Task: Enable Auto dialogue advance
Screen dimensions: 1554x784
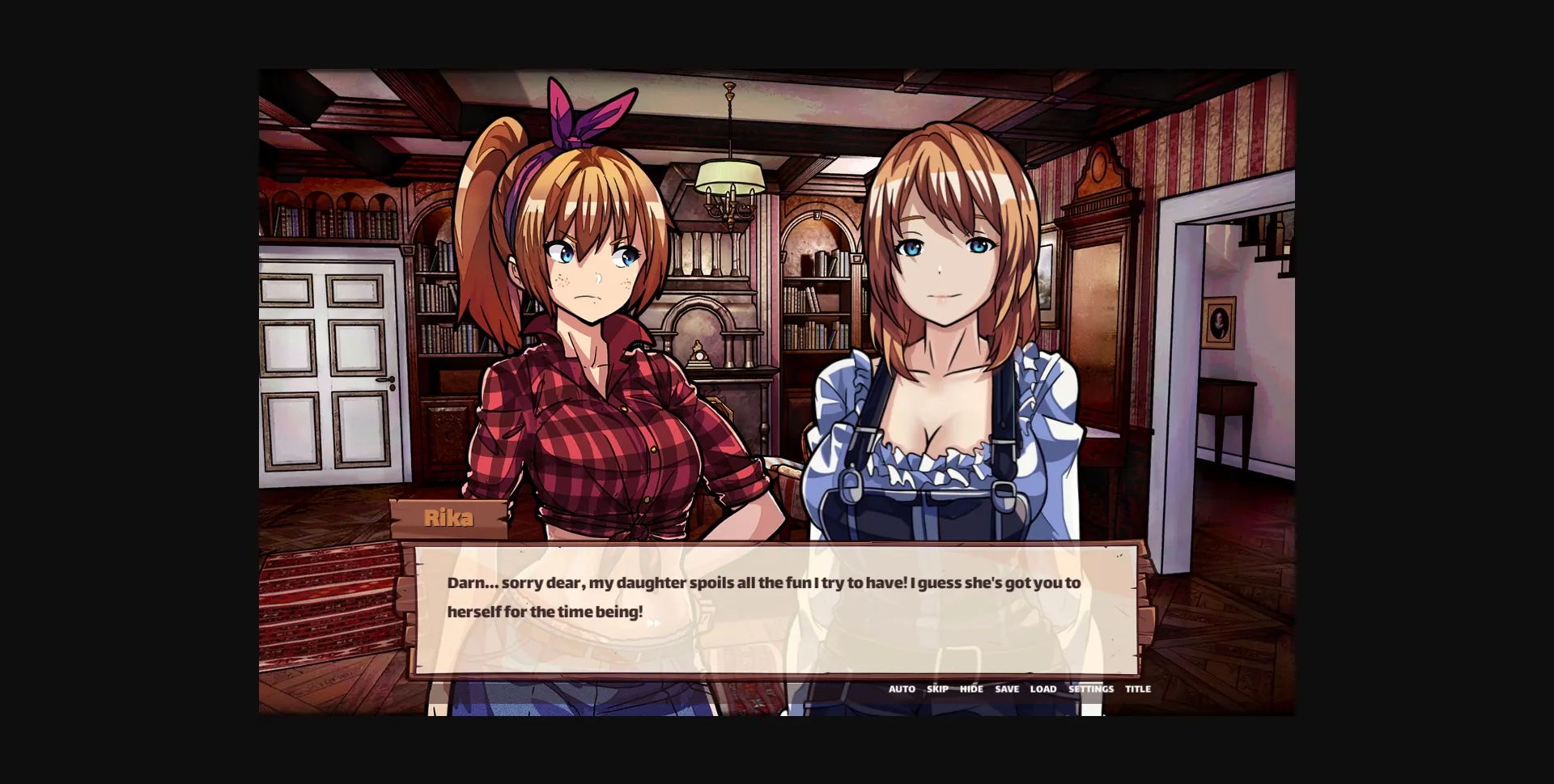Action: 902,689
